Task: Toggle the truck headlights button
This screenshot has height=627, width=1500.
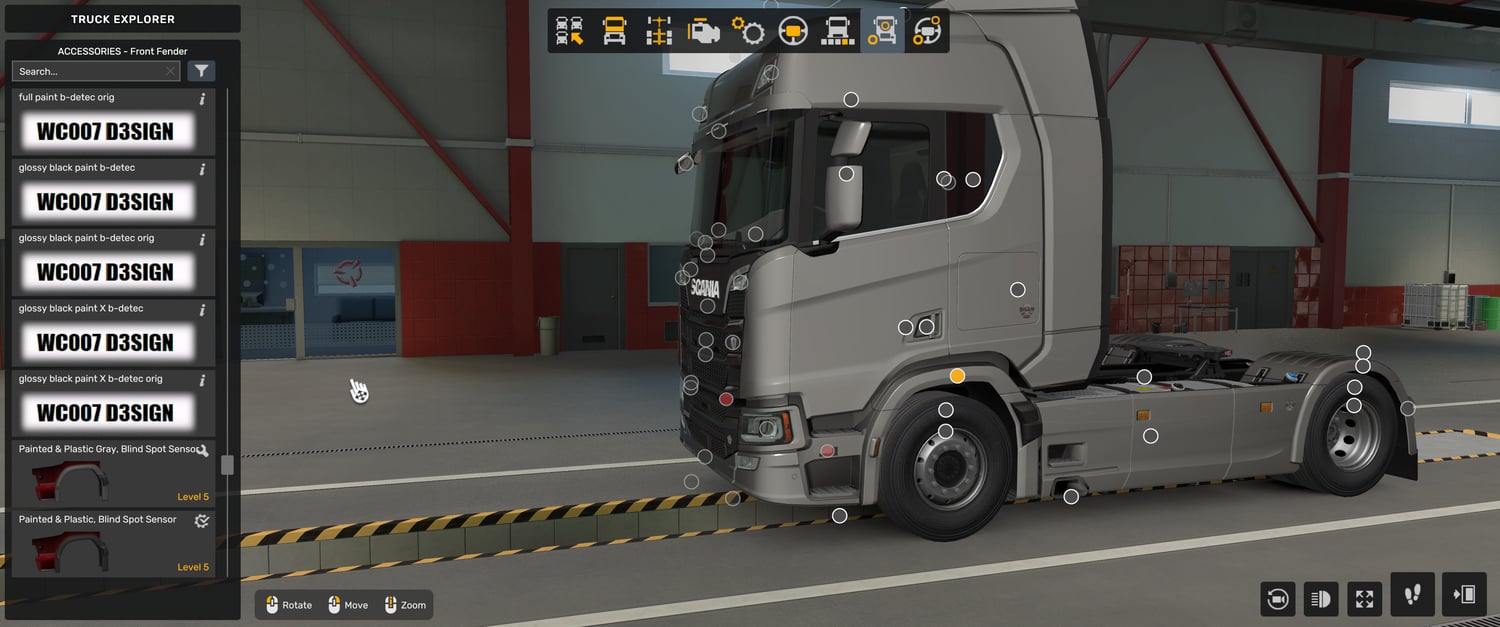Action: [1321, 599]
